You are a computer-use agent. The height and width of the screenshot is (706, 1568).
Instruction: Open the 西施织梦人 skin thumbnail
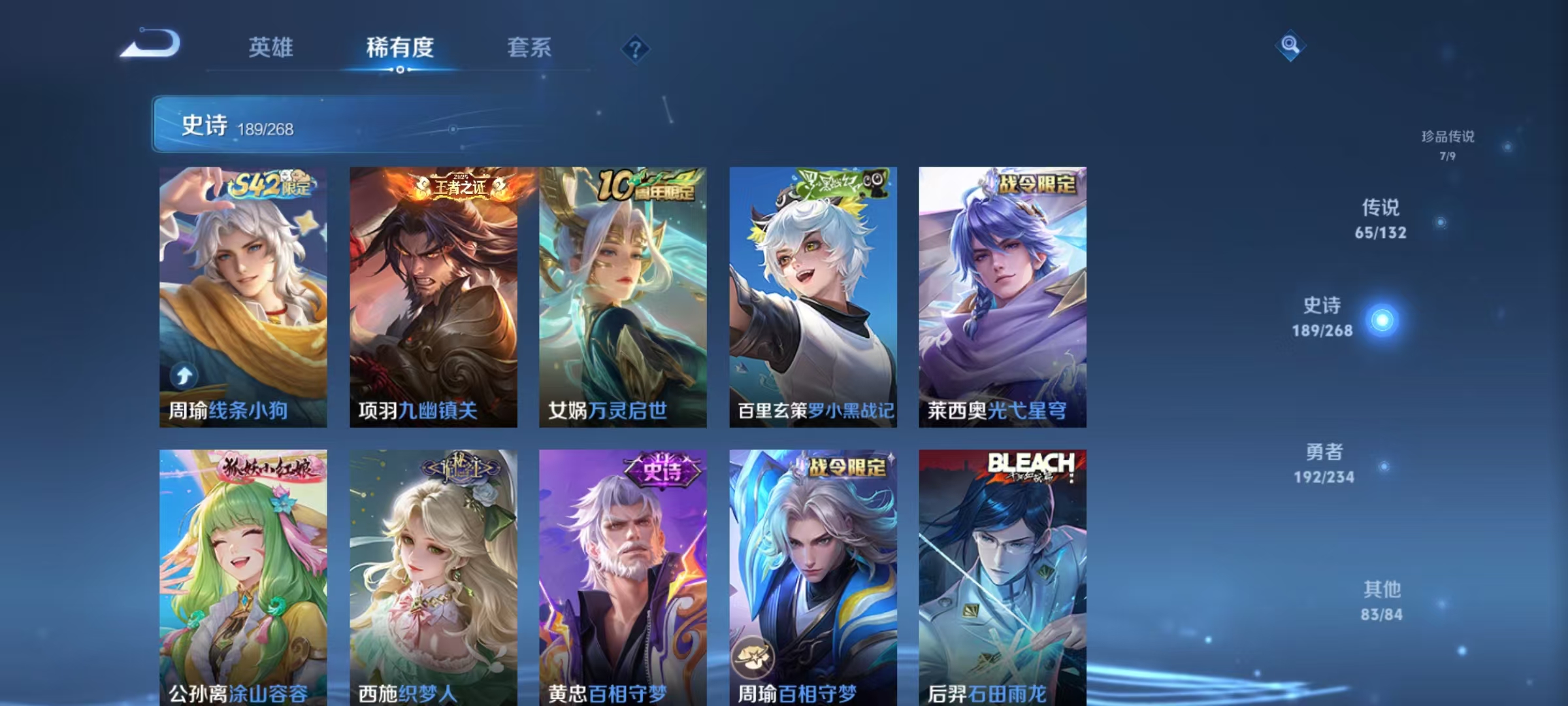(x=431, y=575)
